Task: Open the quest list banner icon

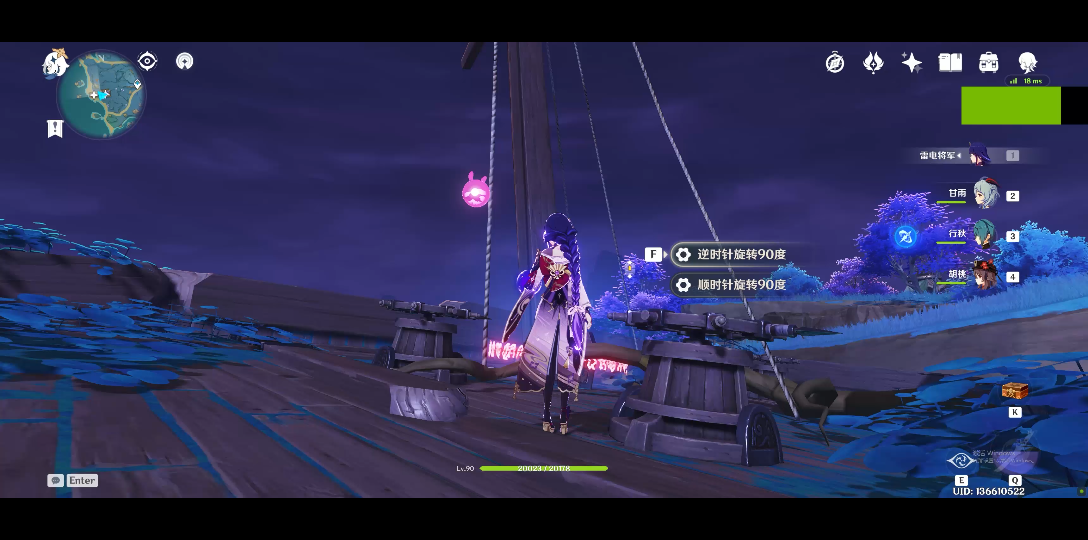Action: point(55,128)
